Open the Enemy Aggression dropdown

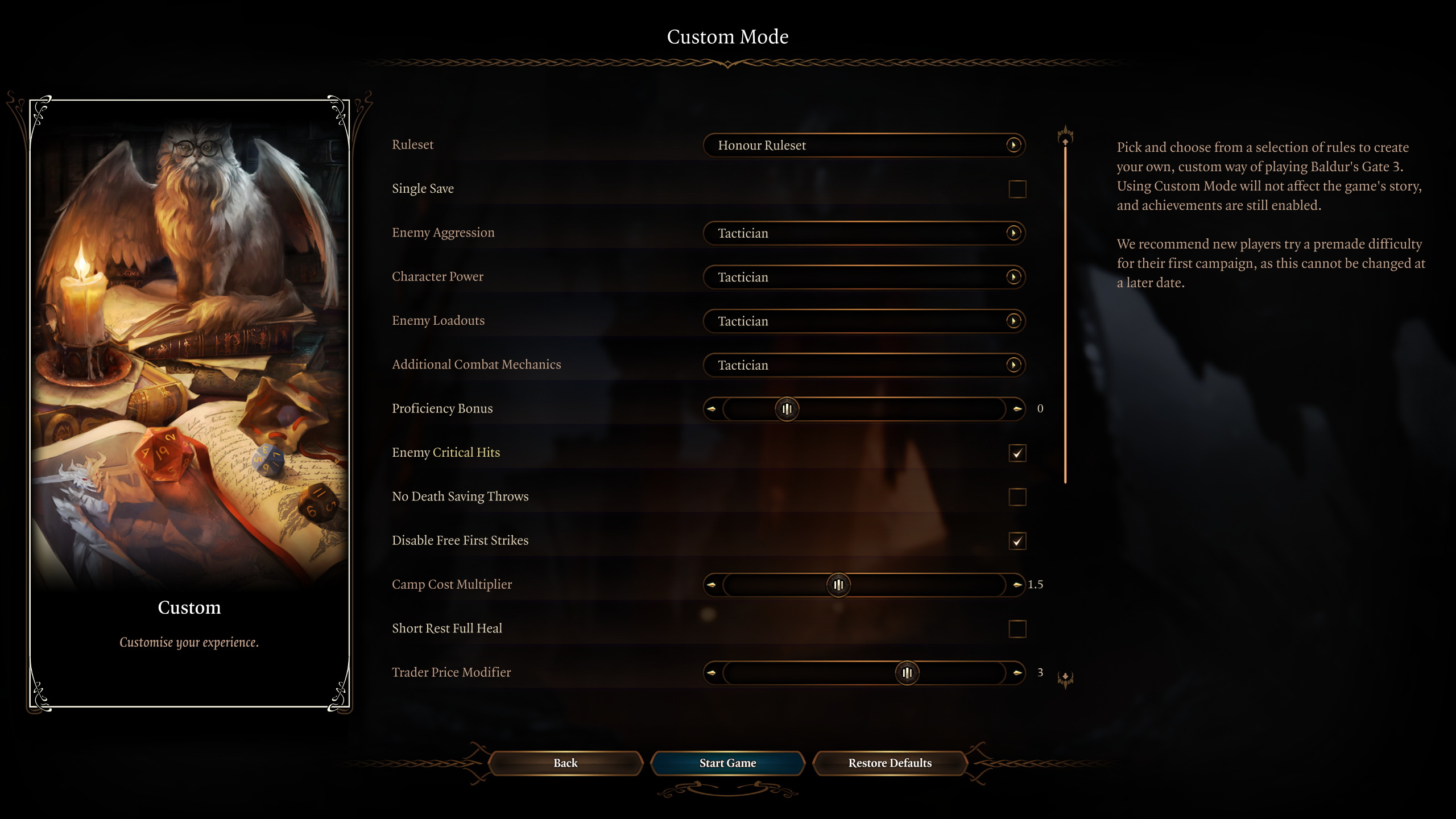pos(864,233)
